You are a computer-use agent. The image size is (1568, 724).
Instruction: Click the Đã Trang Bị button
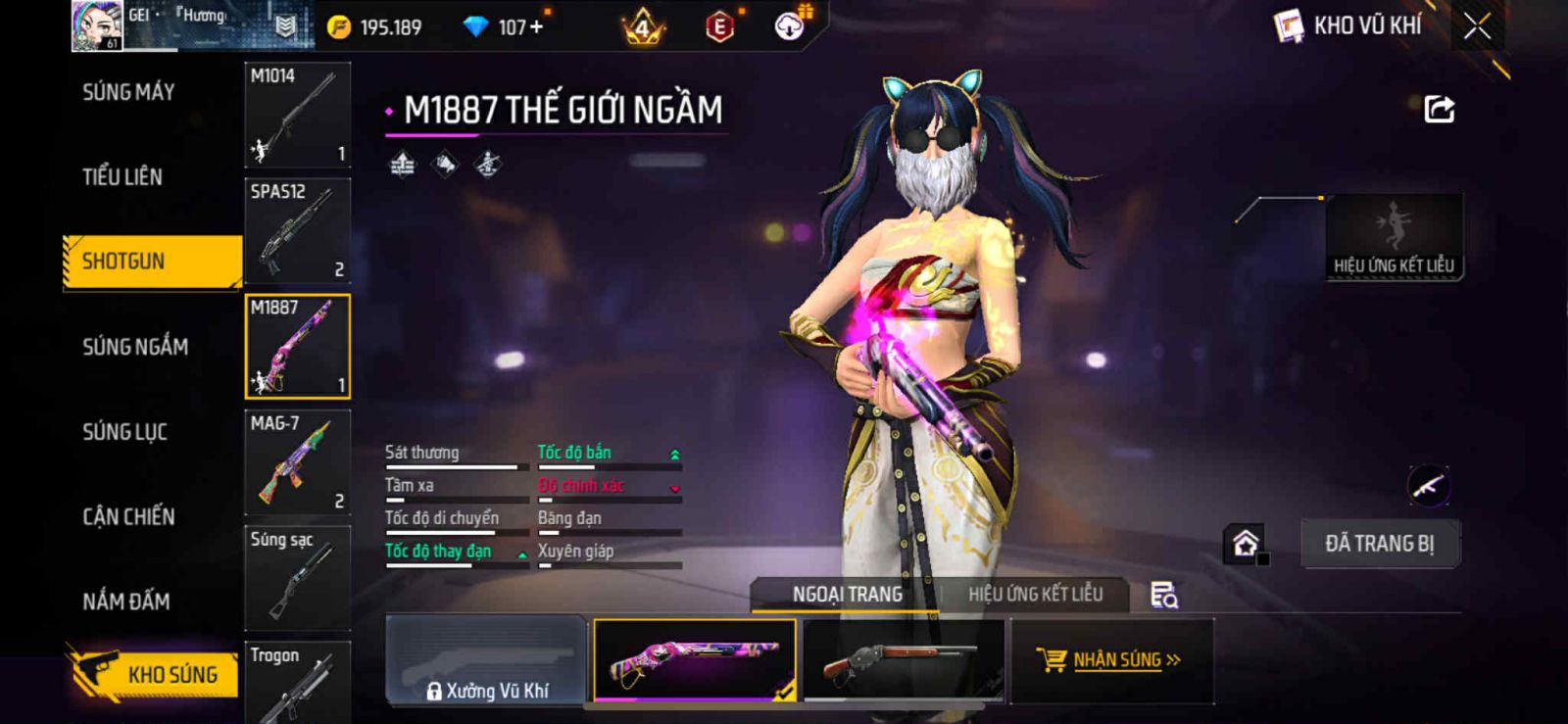click(x=1379, y=544)
